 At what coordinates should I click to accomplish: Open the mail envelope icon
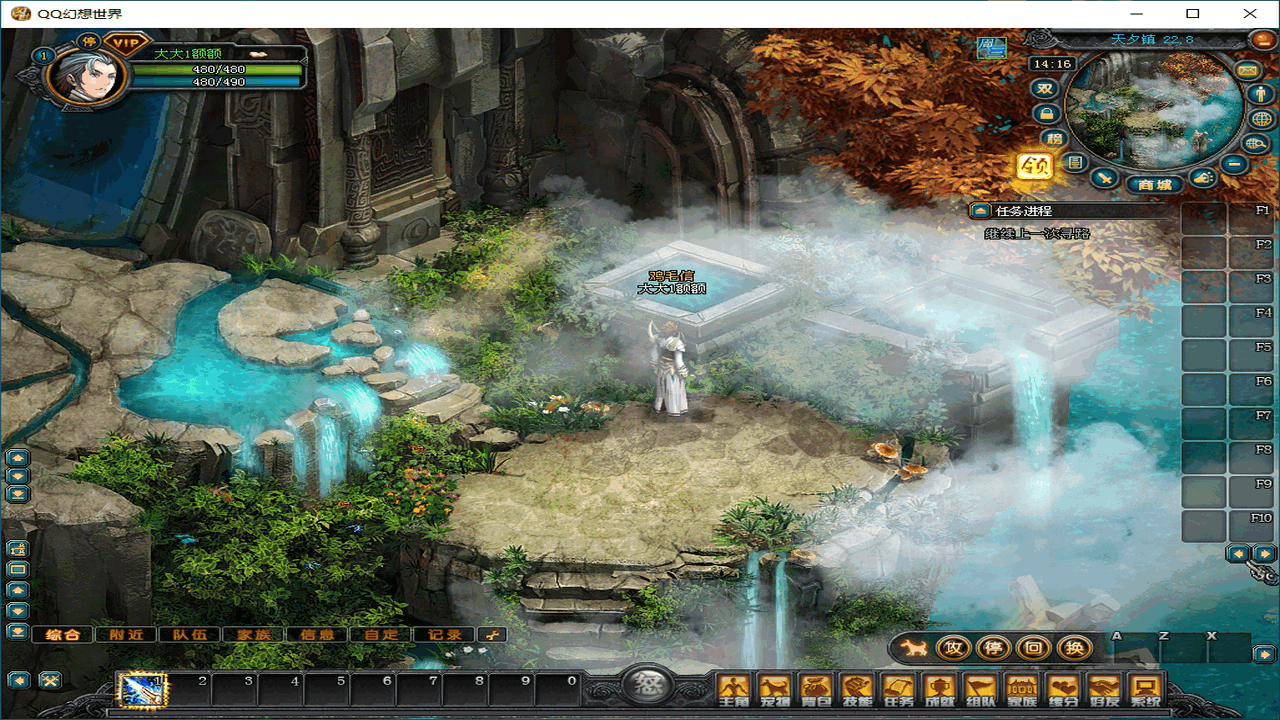tap(1246, 70)
